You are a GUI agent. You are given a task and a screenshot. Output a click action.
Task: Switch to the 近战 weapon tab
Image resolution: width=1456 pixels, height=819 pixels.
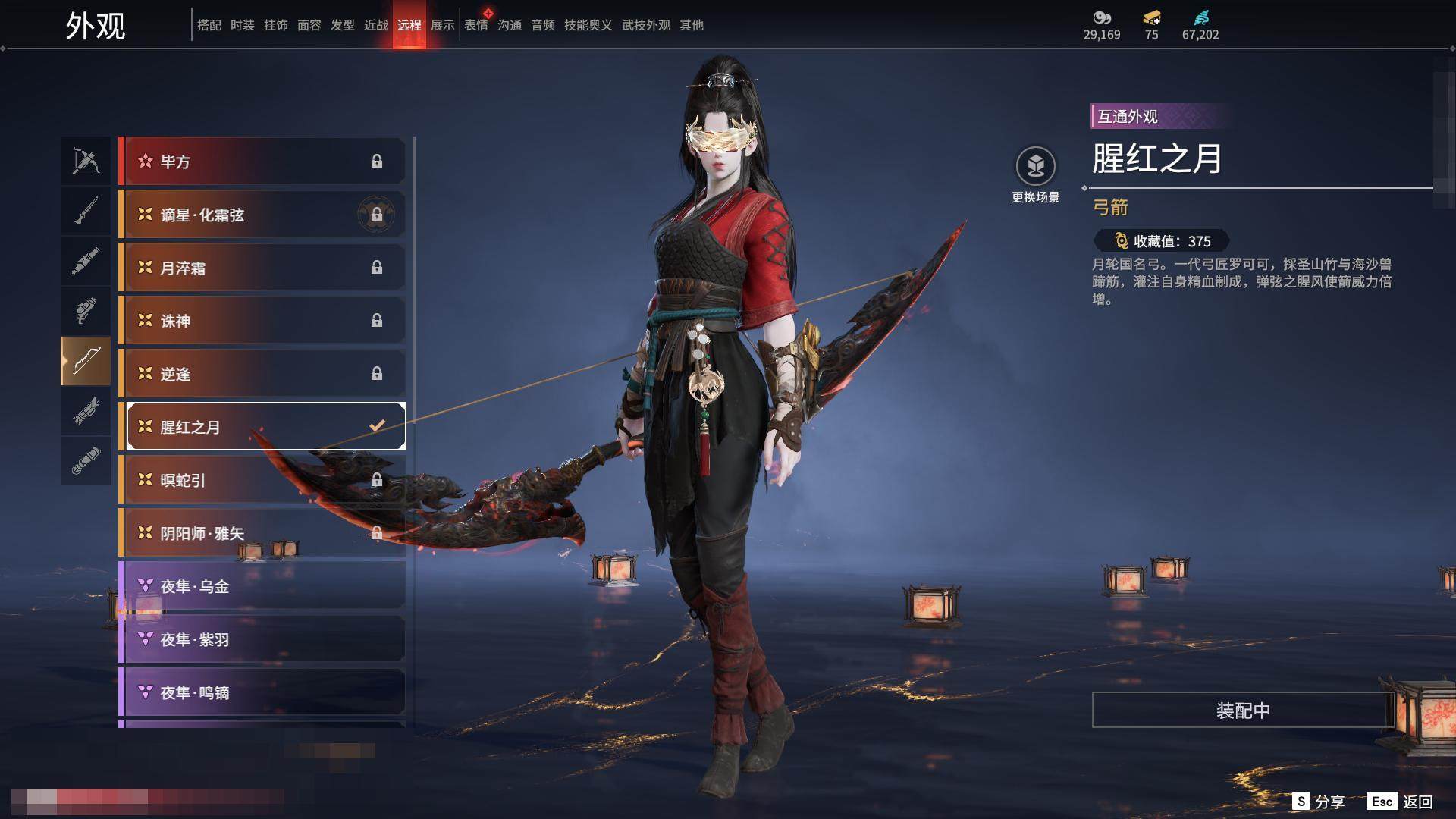376,25
